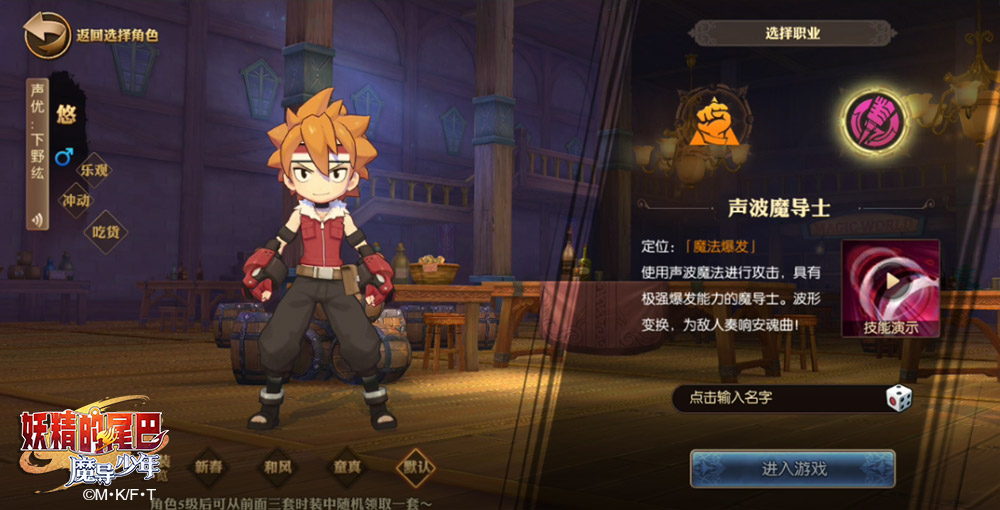The height and width of the screenshot is (510, 1000).
Task: Choose the 和风 outfit style
Action: click(x=278, y=467)
